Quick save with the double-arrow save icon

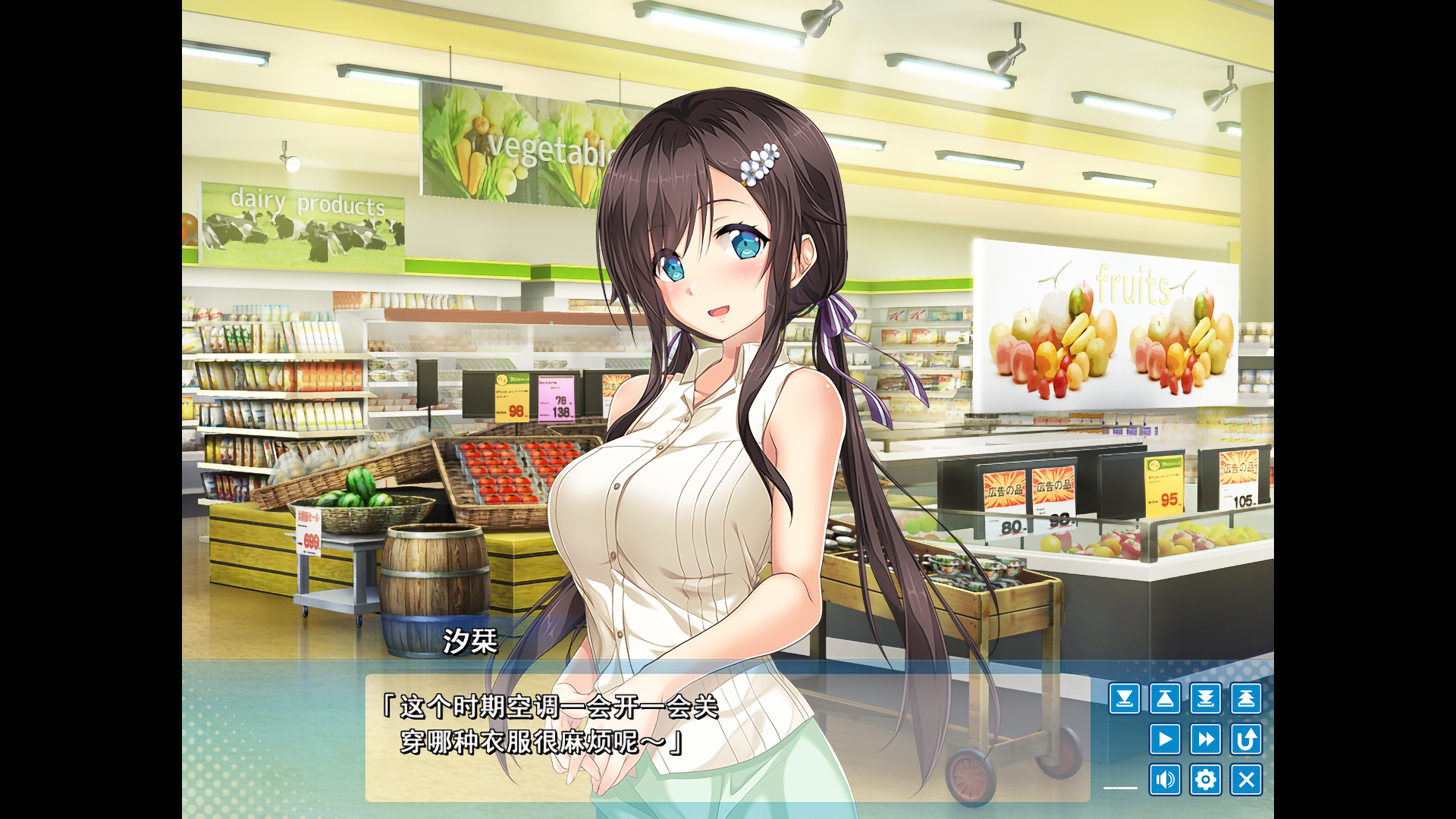click(1207, 698)
